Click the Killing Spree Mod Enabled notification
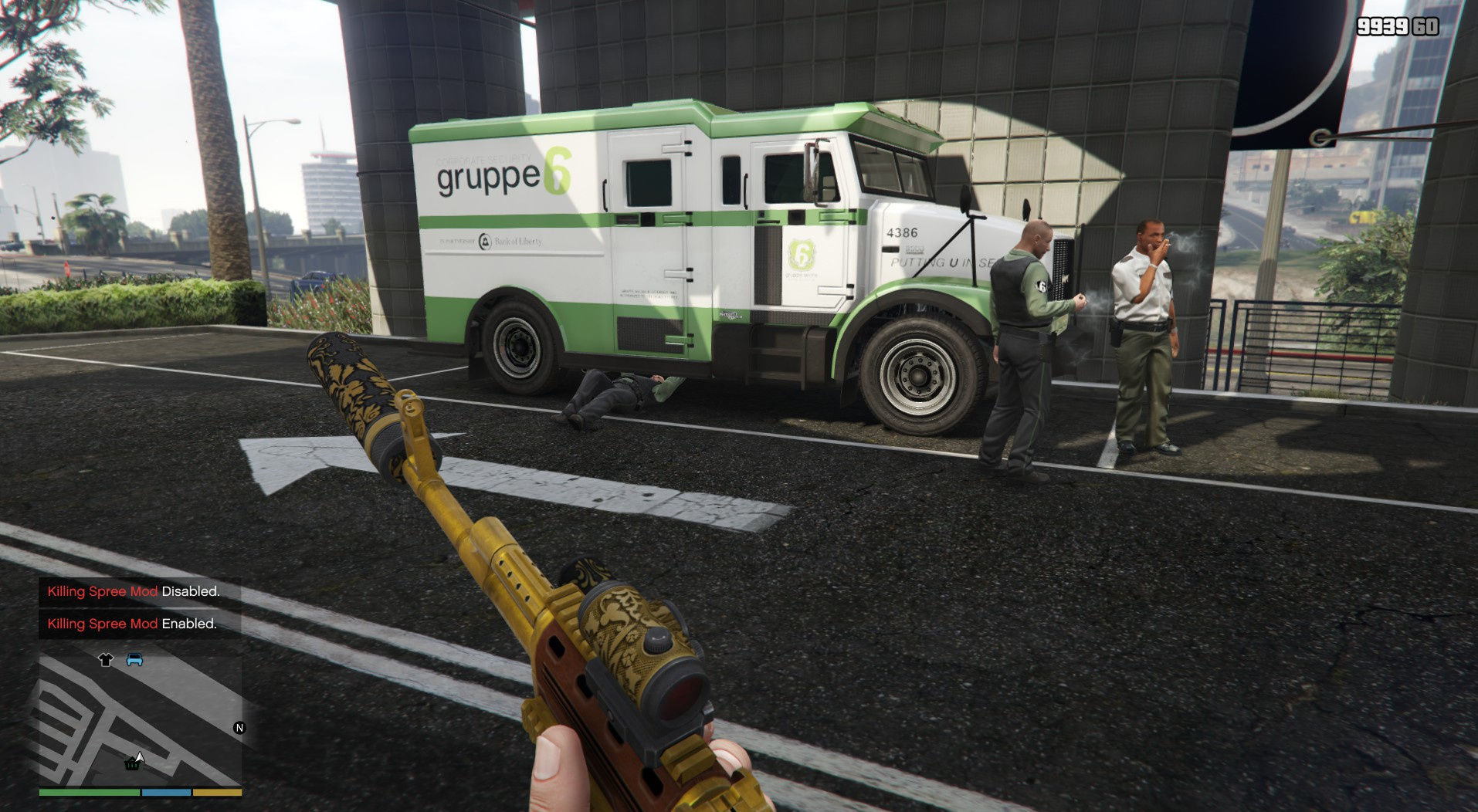This screenshot has width=1478, height=812. [x=132, y=624]
